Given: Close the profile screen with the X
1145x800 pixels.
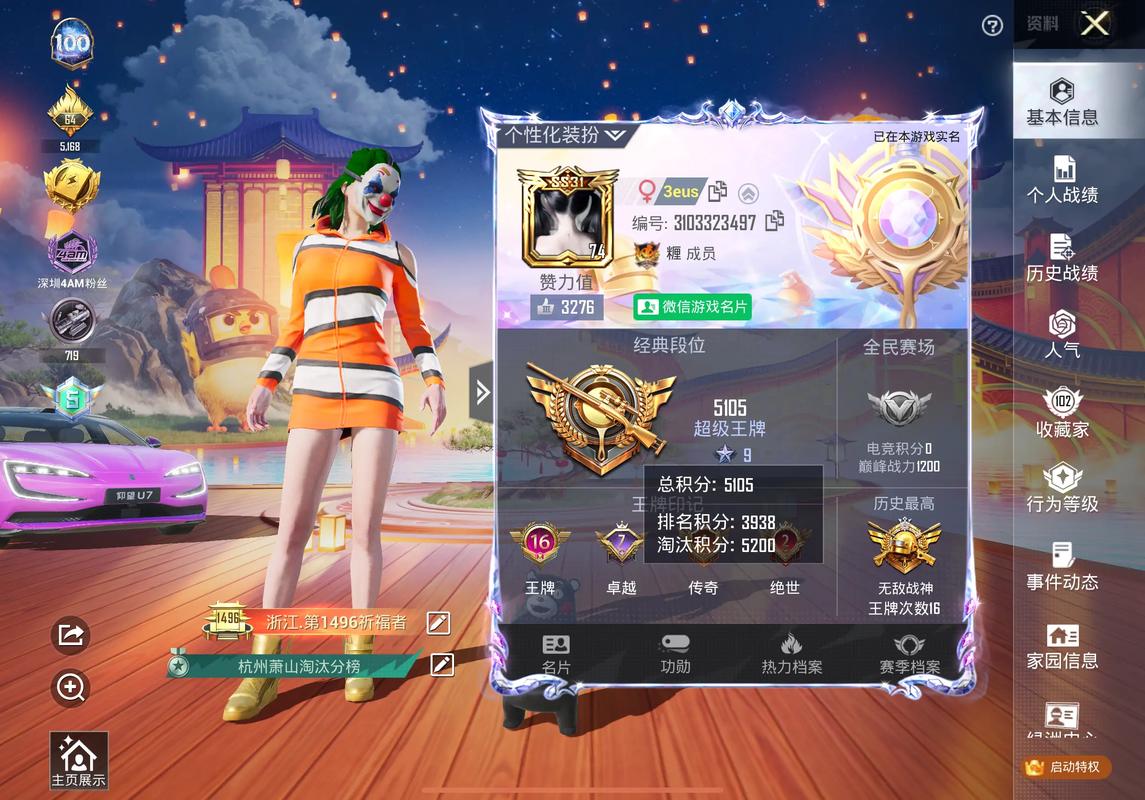Looking at the screenshot, I should pyautogui.click(x=1095, y=24).
